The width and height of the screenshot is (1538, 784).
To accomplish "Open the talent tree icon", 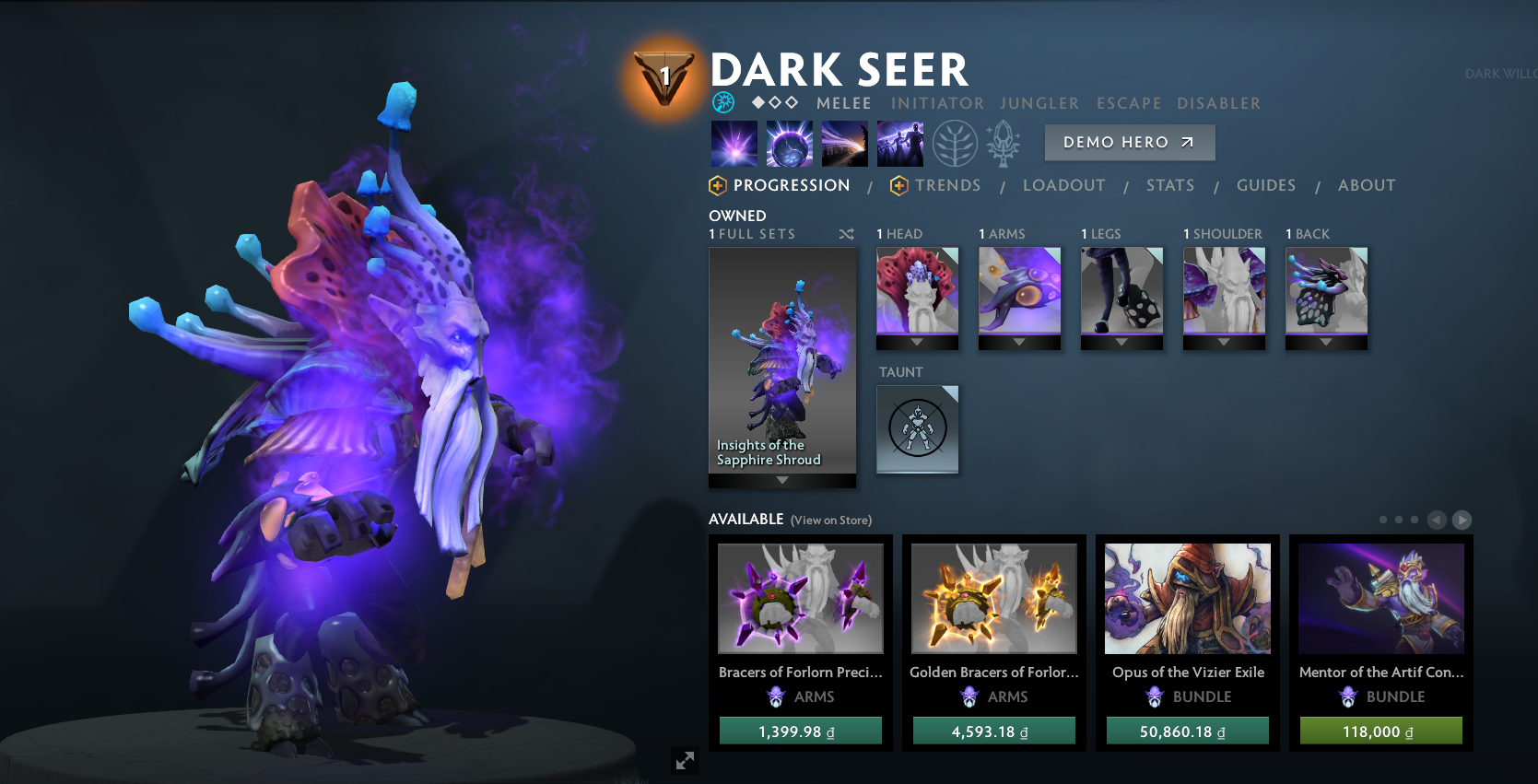I will click(x=956, y=145).
